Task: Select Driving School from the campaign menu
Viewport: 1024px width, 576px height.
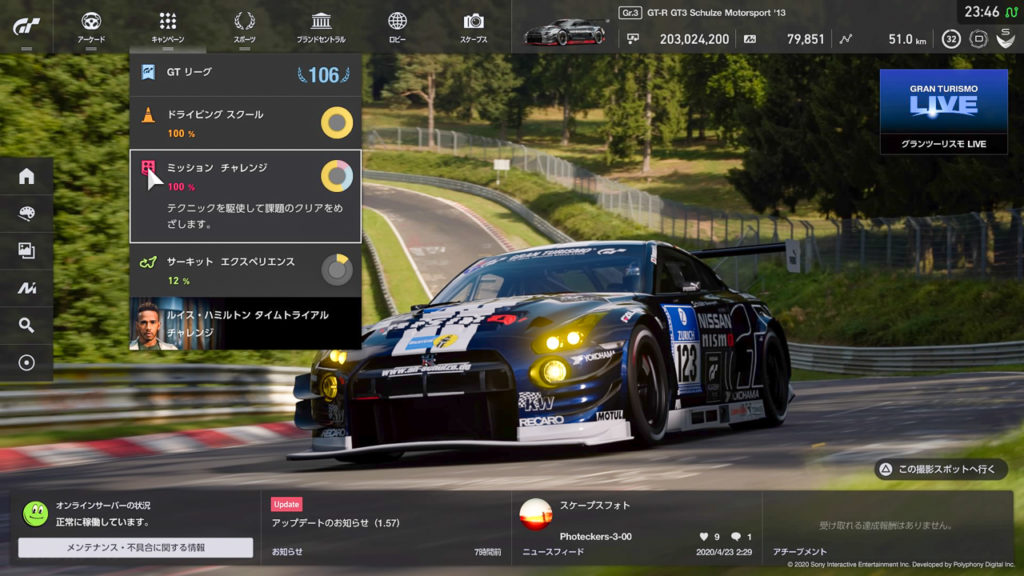Action: pos(245,123)
